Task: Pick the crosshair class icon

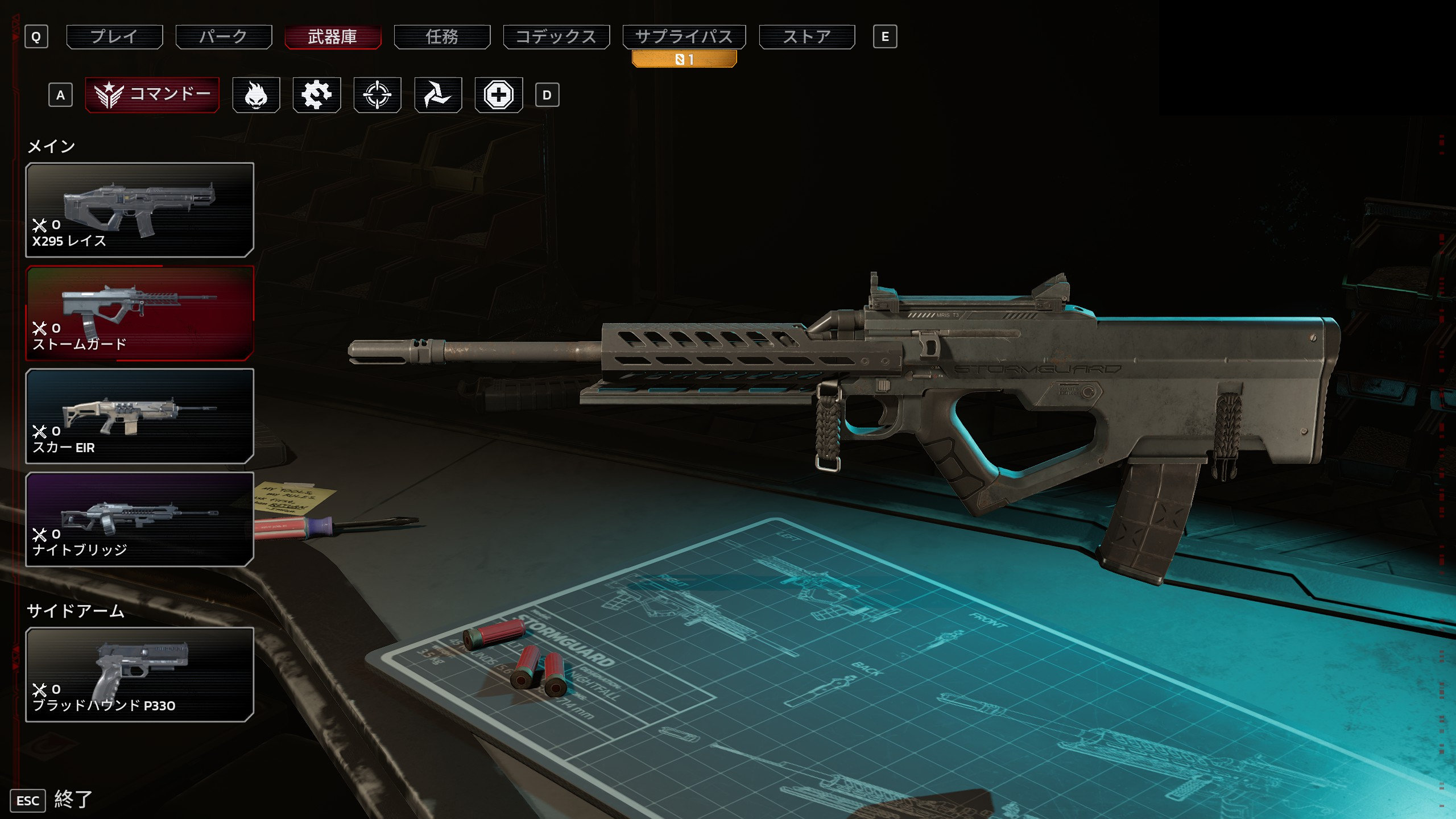Action: pyautogui.click(x=377, y=95)
